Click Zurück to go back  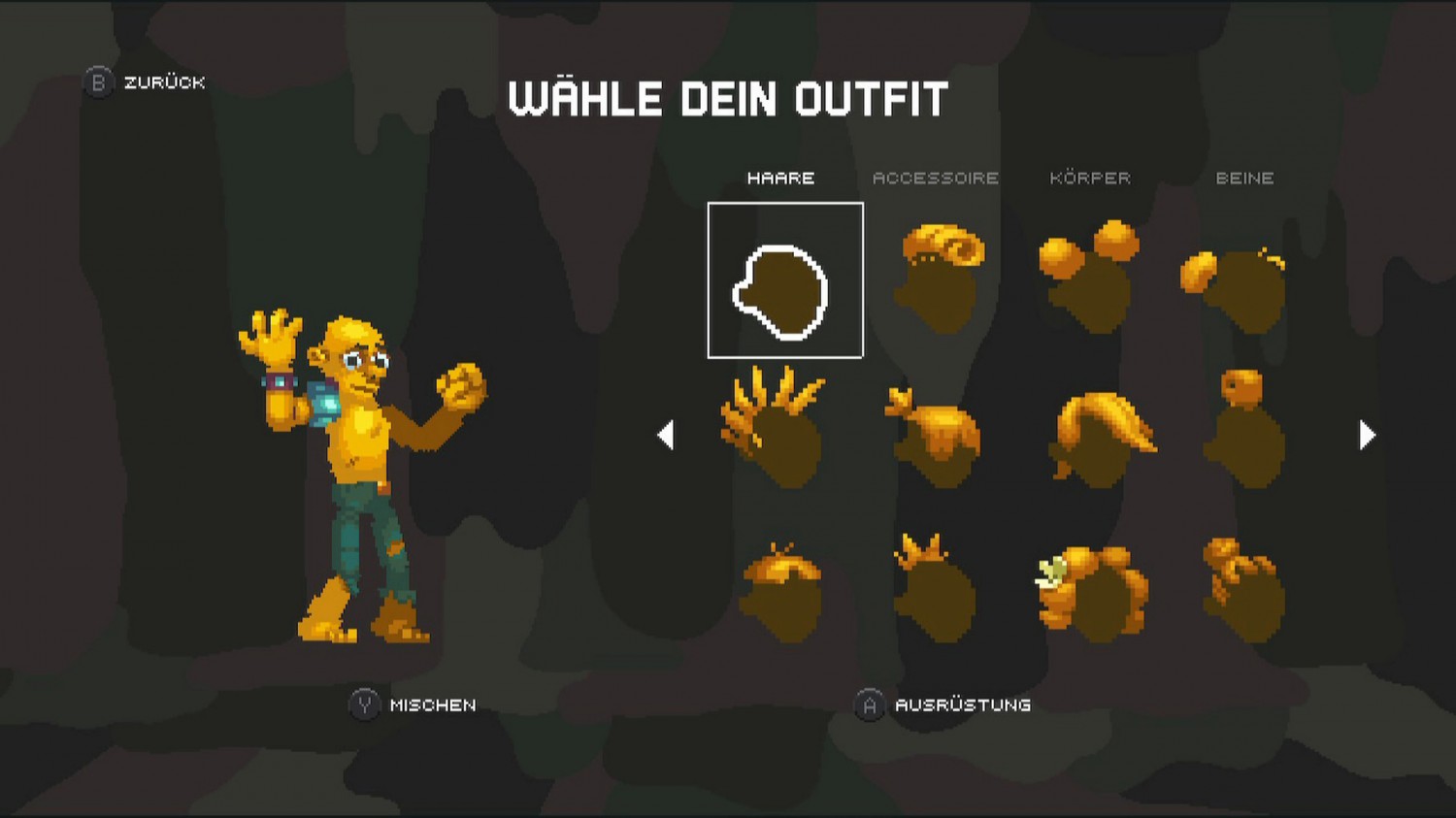(x=144, y=82)
